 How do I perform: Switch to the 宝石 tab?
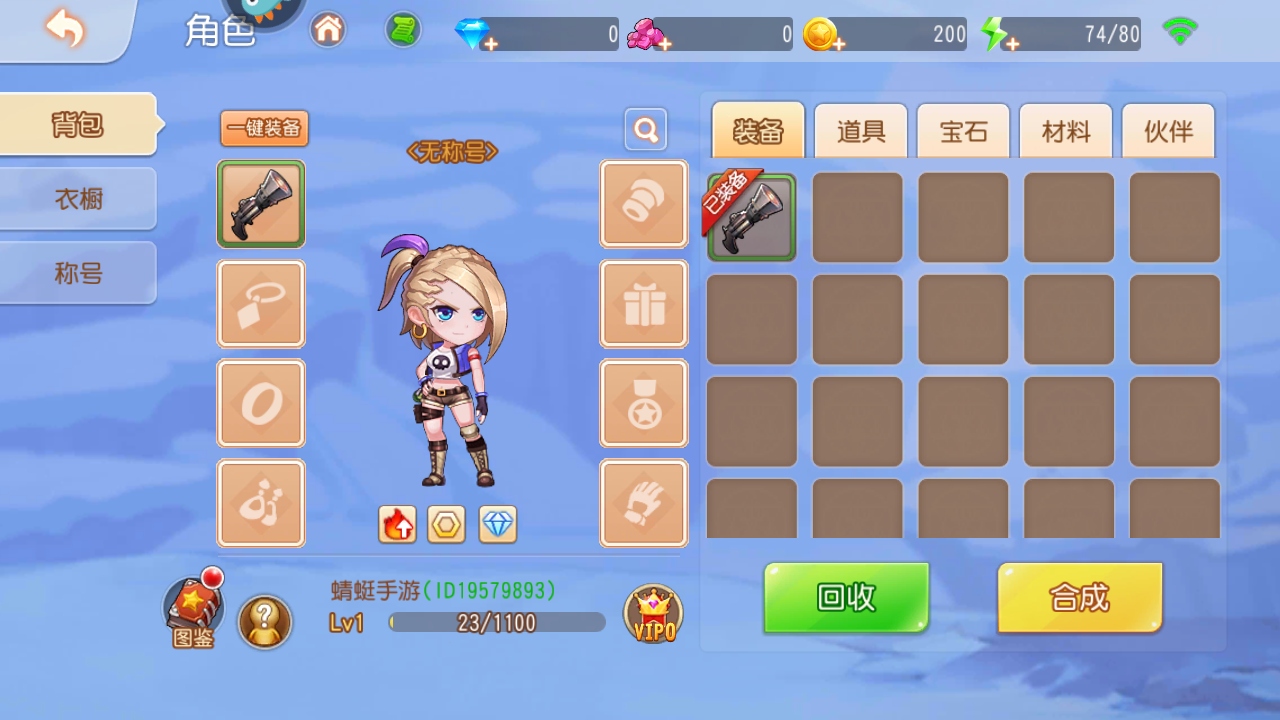[962, 131]
